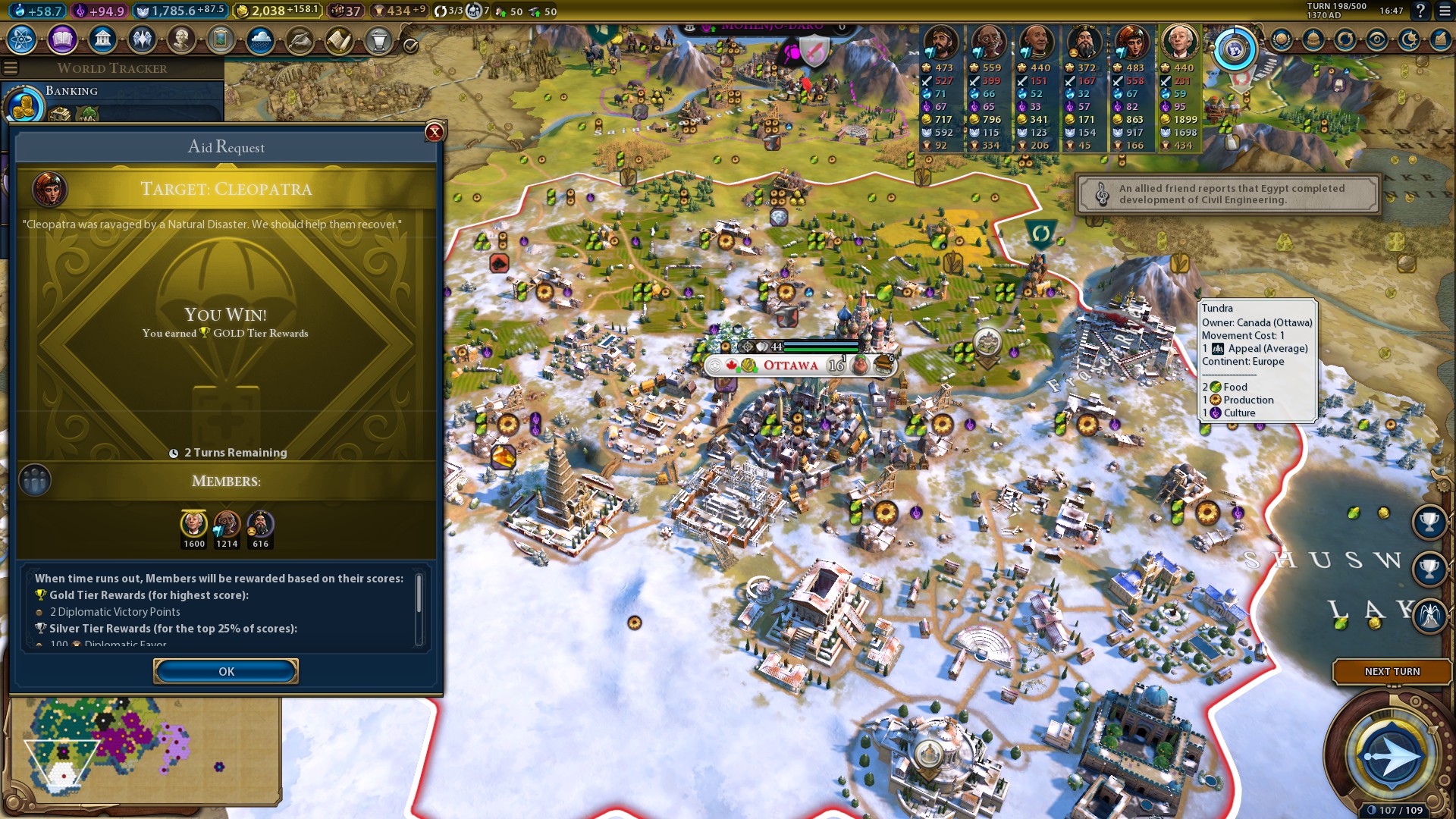Select Banking research in the tracker

click(x=71, y=91)
